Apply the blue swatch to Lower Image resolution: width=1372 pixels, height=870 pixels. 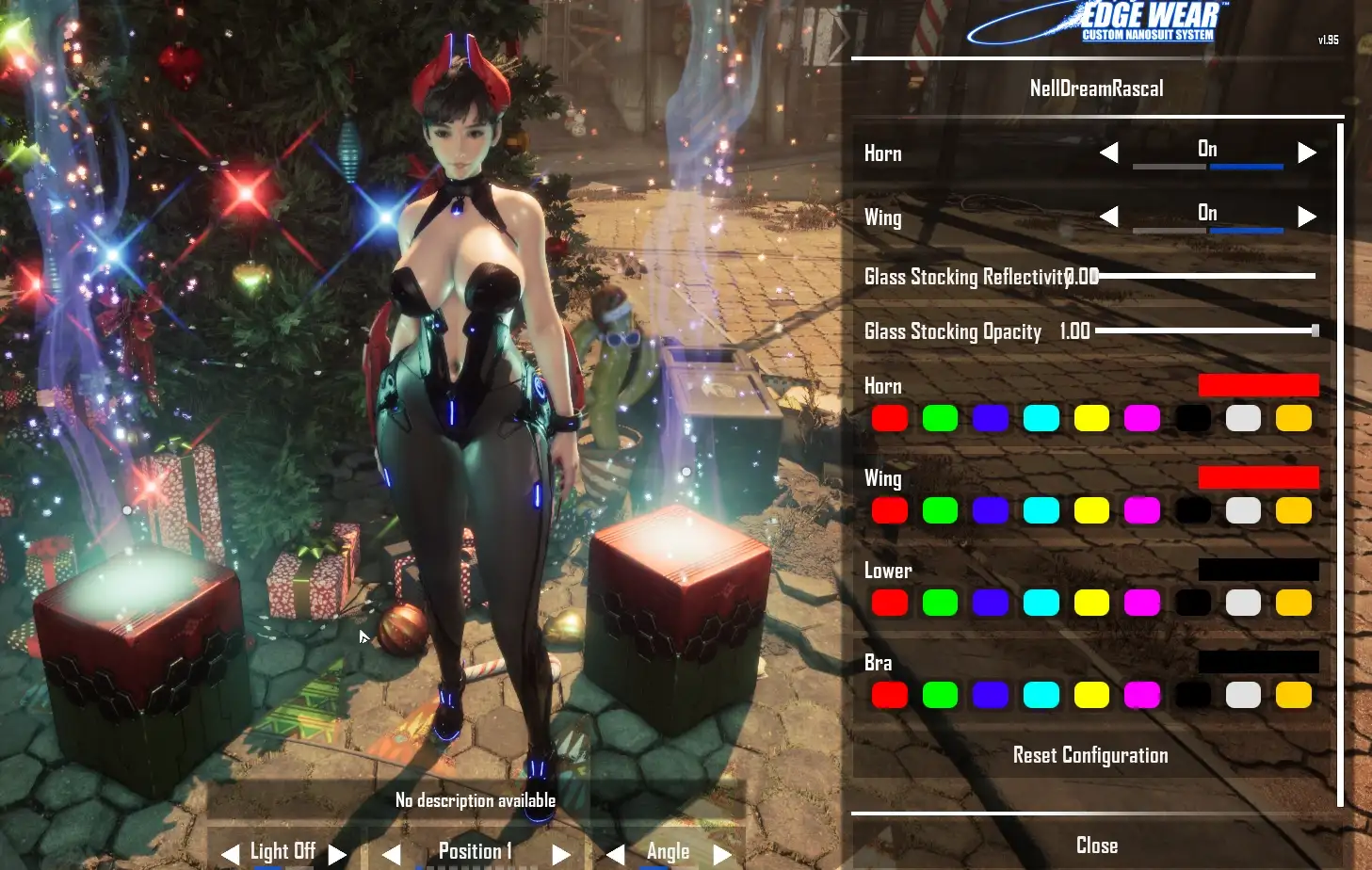991,603
